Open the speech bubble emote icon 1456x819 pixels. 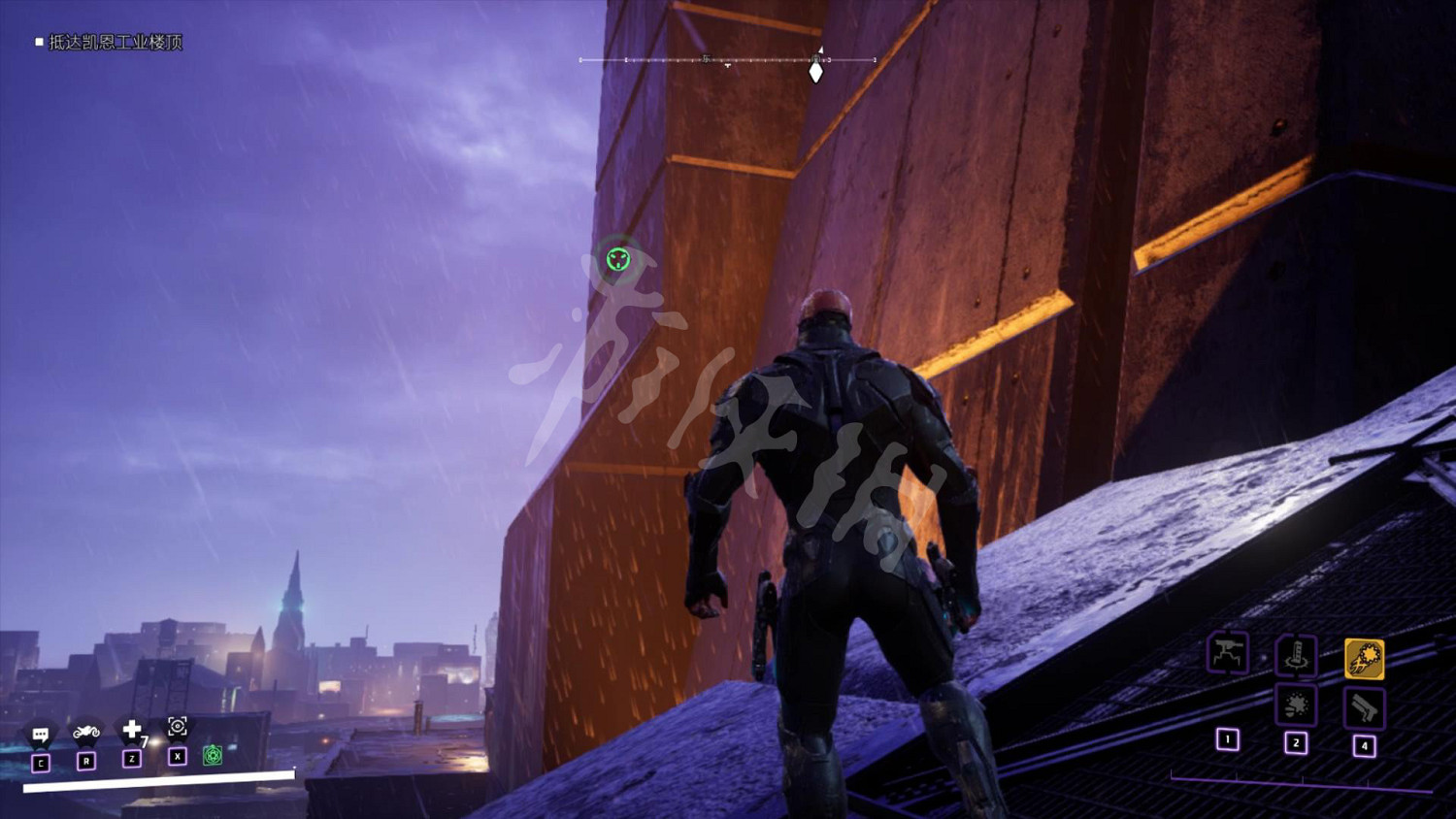(x=41, y=735)
